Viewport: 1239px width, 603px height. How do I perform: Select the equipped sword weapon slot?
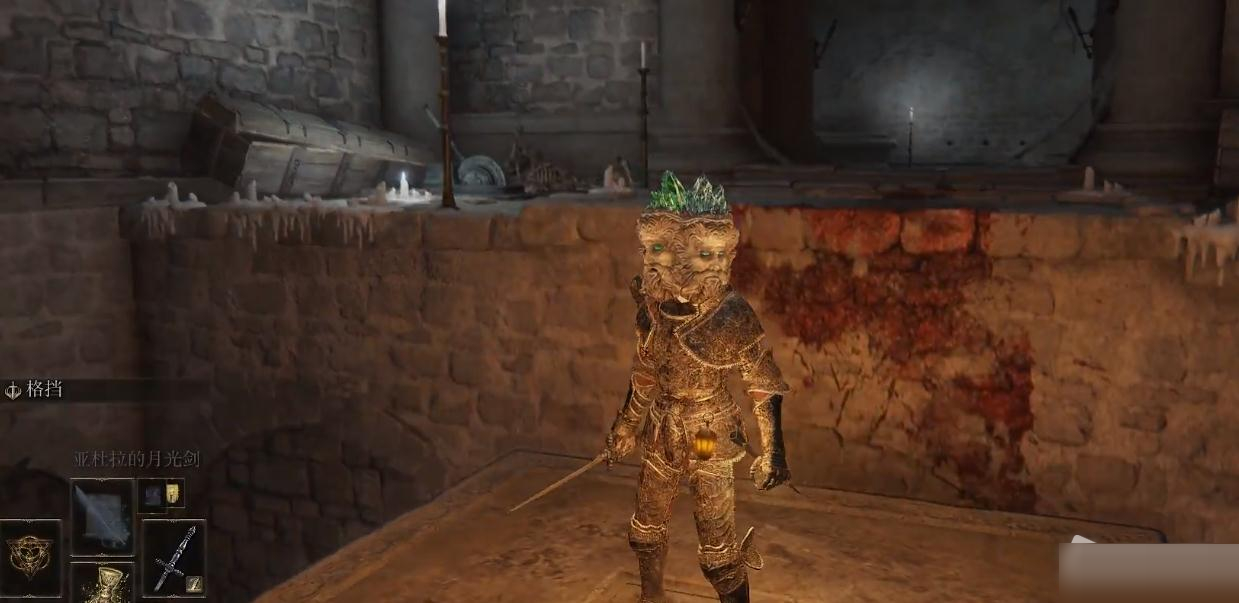pos(173,557)
